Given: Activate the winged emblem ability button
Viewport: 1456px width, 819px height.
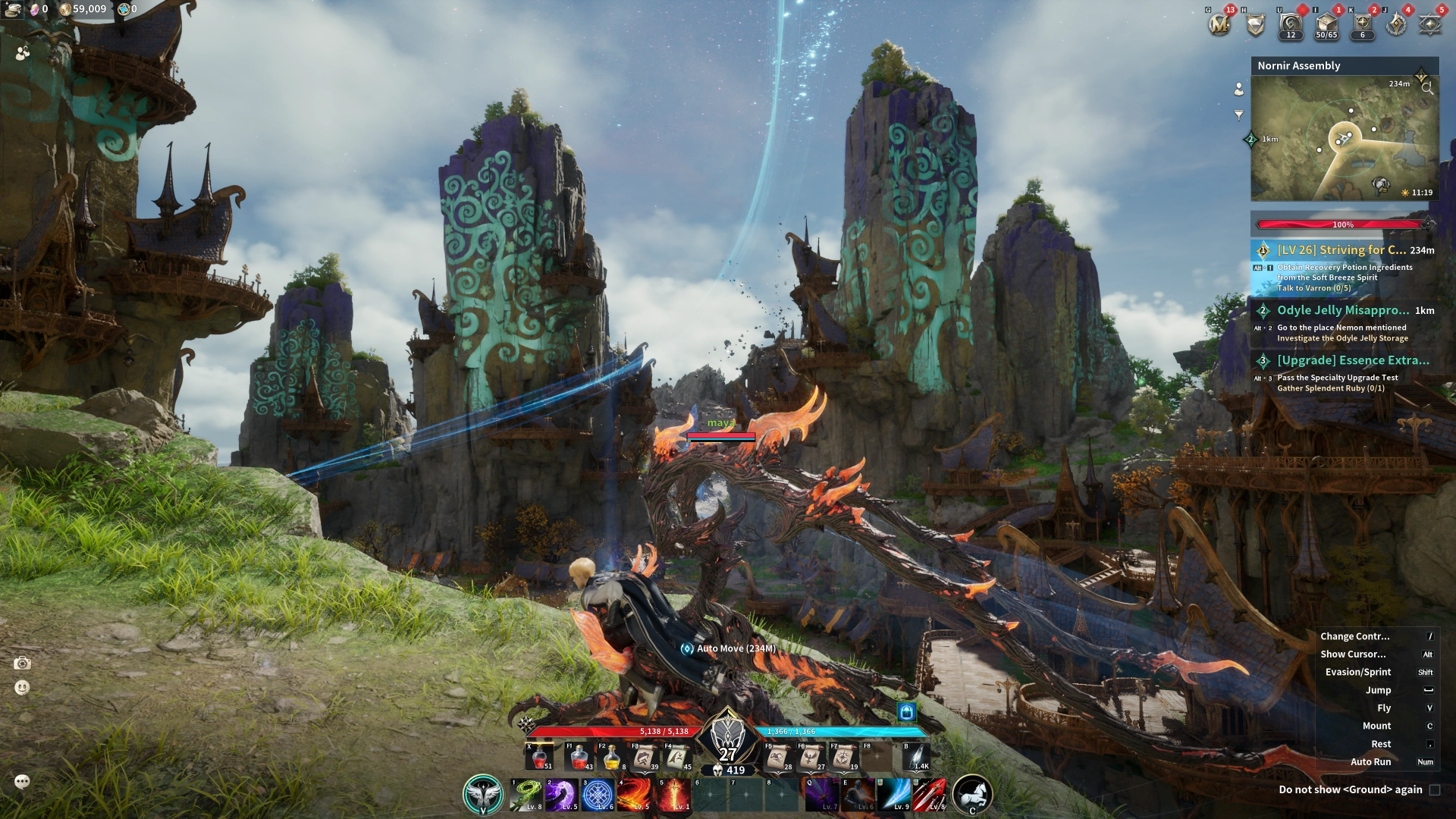Looking at the screenshot, I should 483,795.
